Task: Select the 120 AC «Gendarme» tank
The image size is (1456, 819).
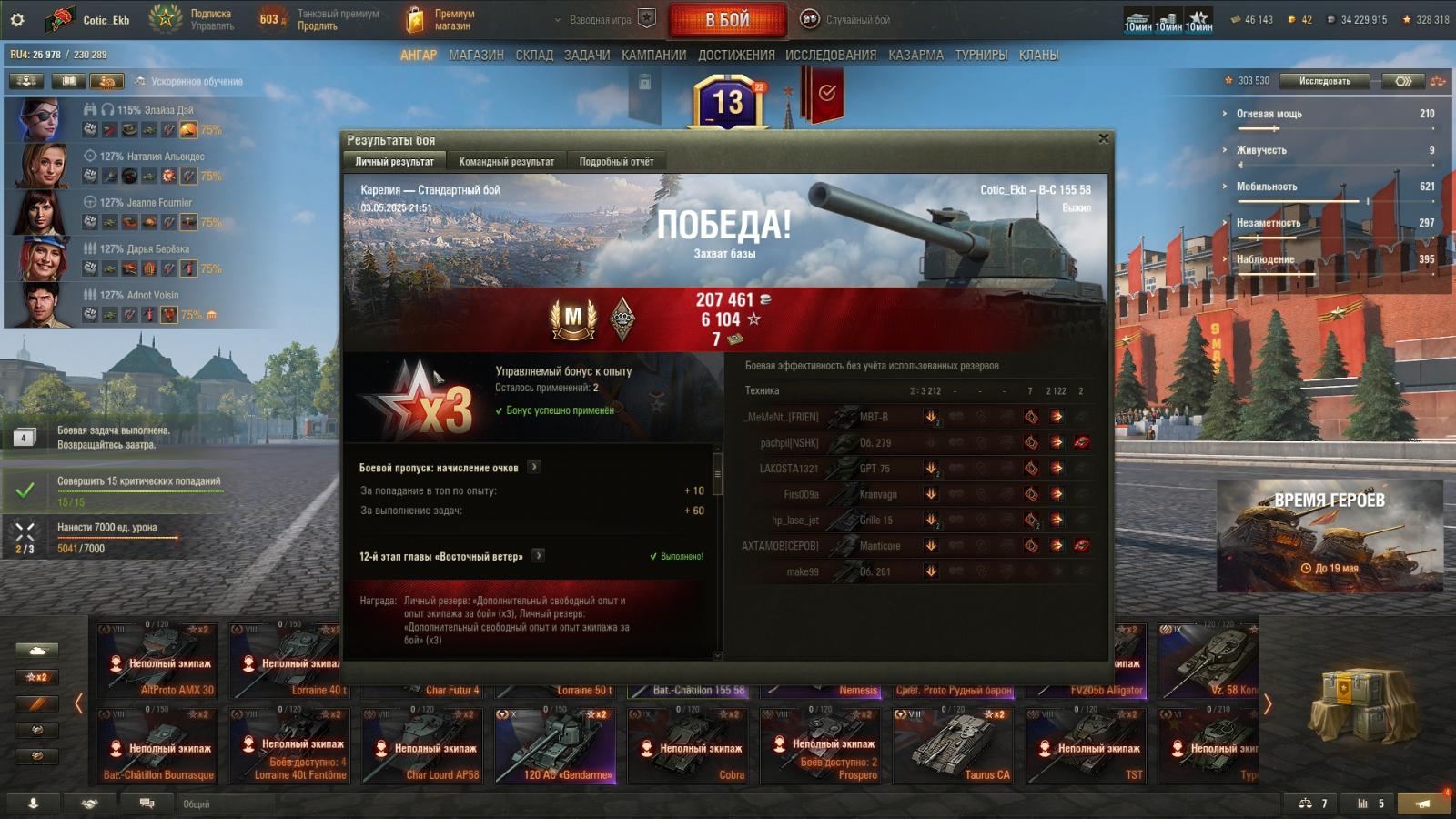Action: click(555, 746)
